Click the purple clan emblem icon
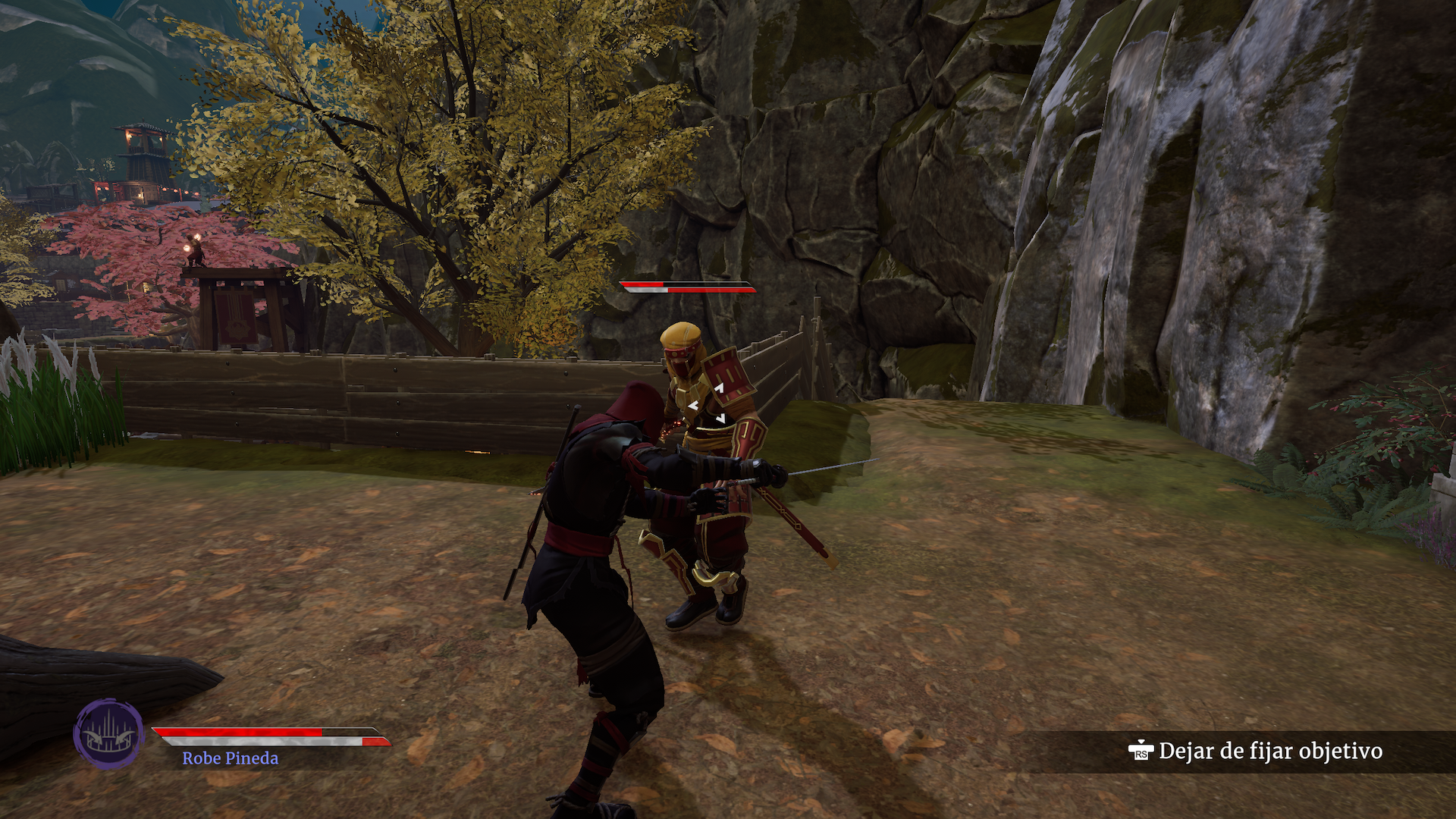The width and height of the screenshot is (1456, 819). tap(108, 733)
